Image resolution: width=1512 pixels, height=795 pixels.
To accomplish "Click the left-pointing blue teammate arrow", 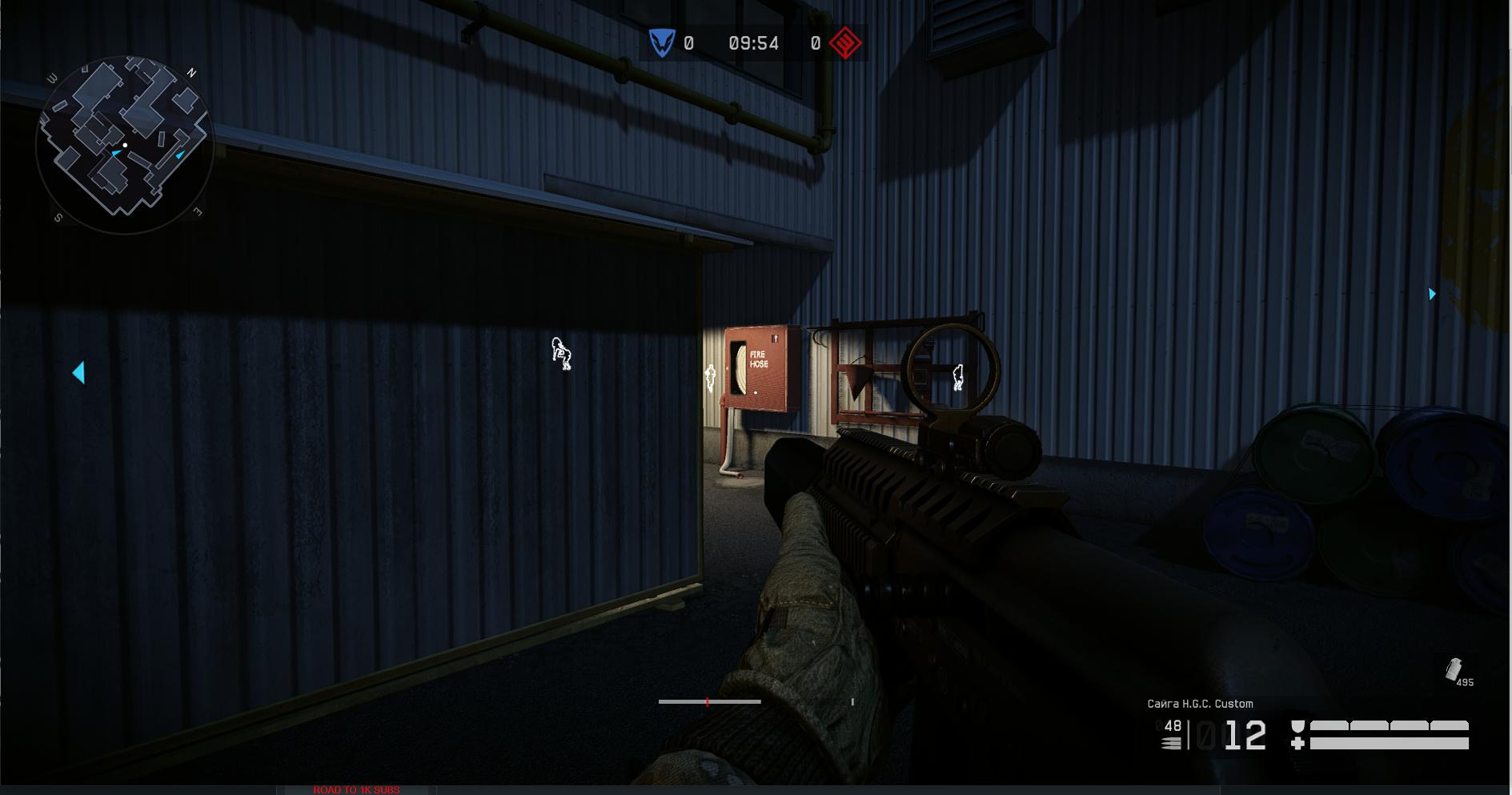I will [x=78, y=372].
